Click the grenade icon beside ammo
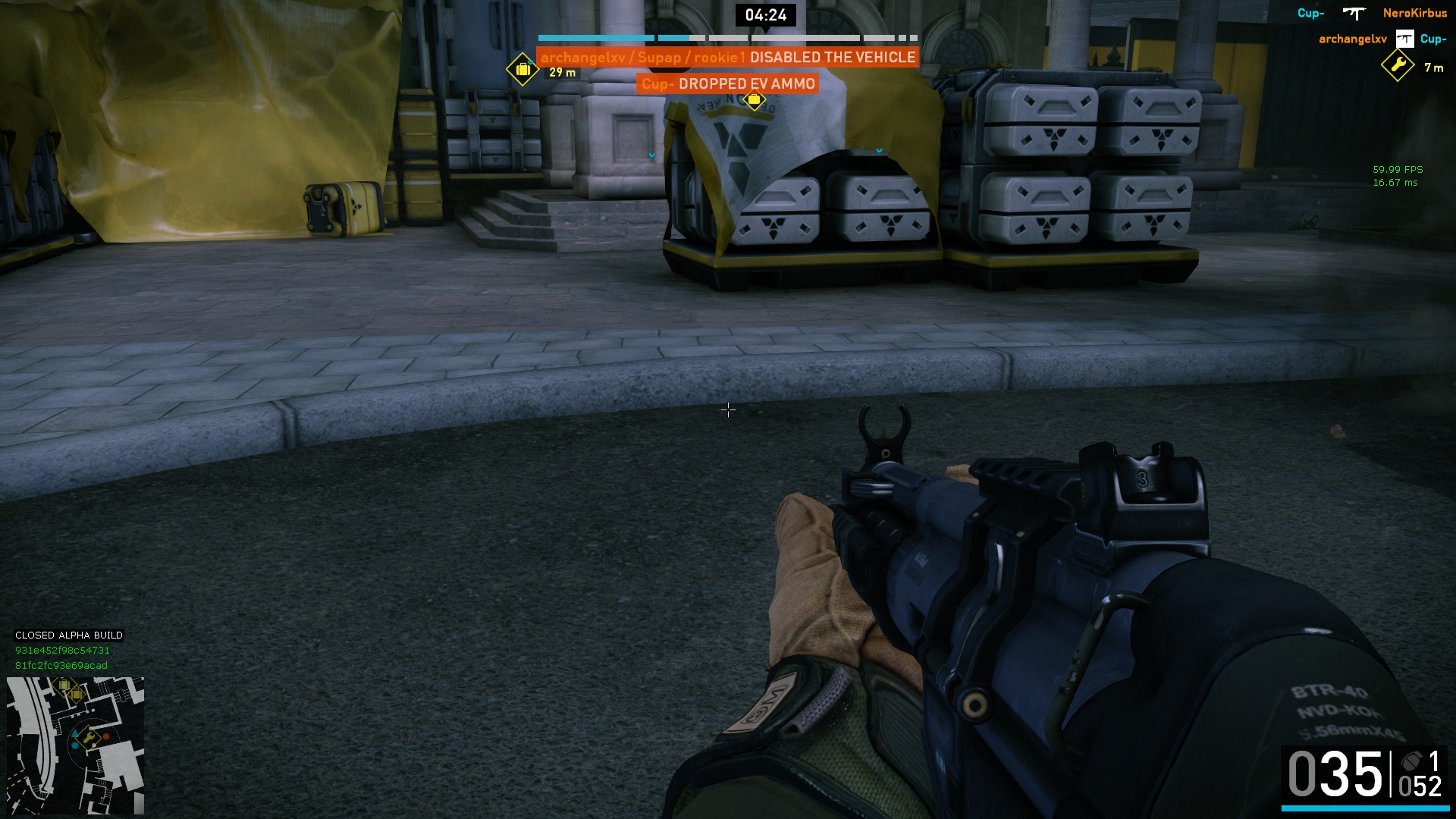This screenshot has width=1456, height=819. pos(1410,761)
